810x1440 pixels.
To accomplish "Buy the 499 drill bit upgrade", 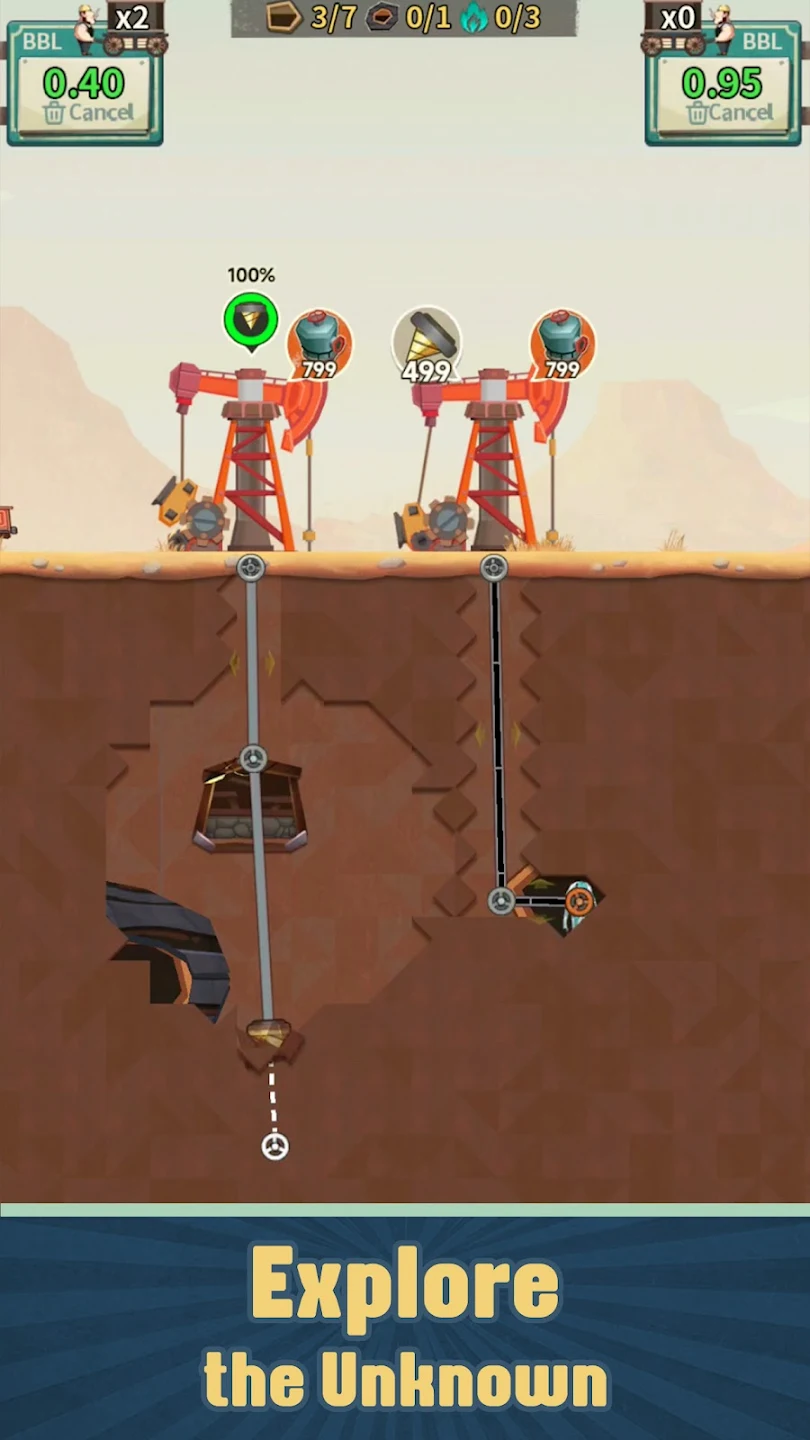I will 427,345.
